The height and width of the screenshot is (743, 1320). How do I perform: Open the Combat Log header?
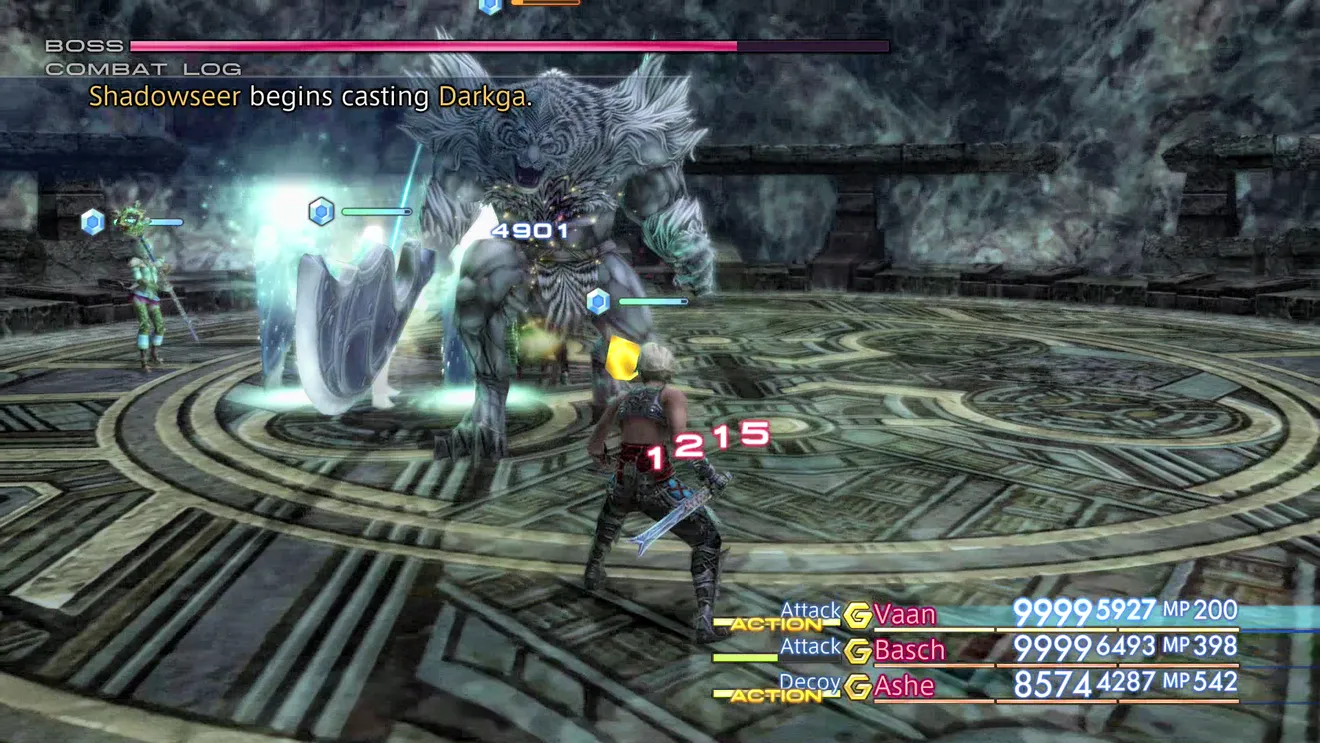[143, 69]
